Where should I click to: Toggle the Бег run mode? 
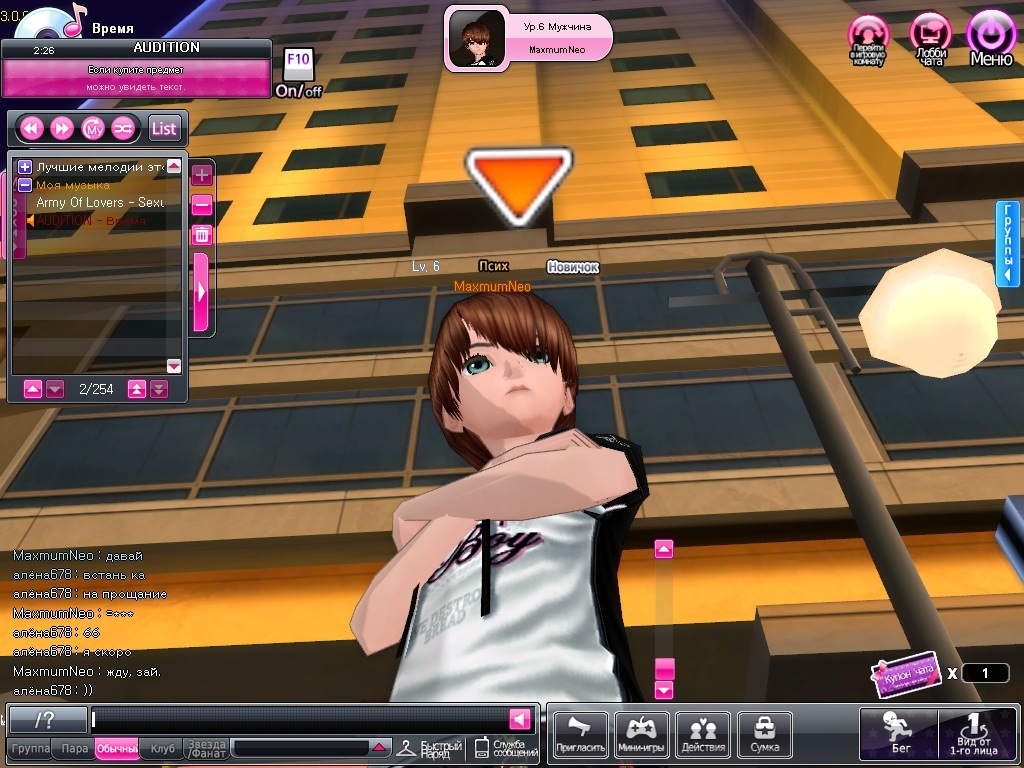[898, 733]
